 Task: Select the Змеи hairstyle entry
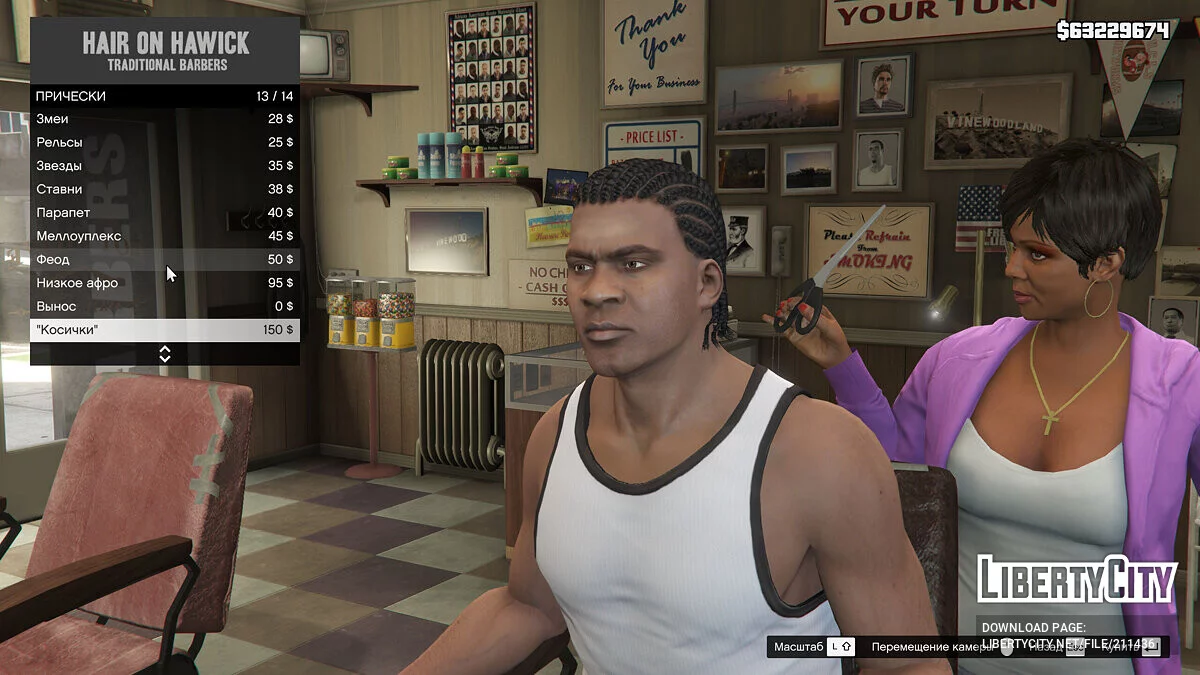[x=164, y=119]
